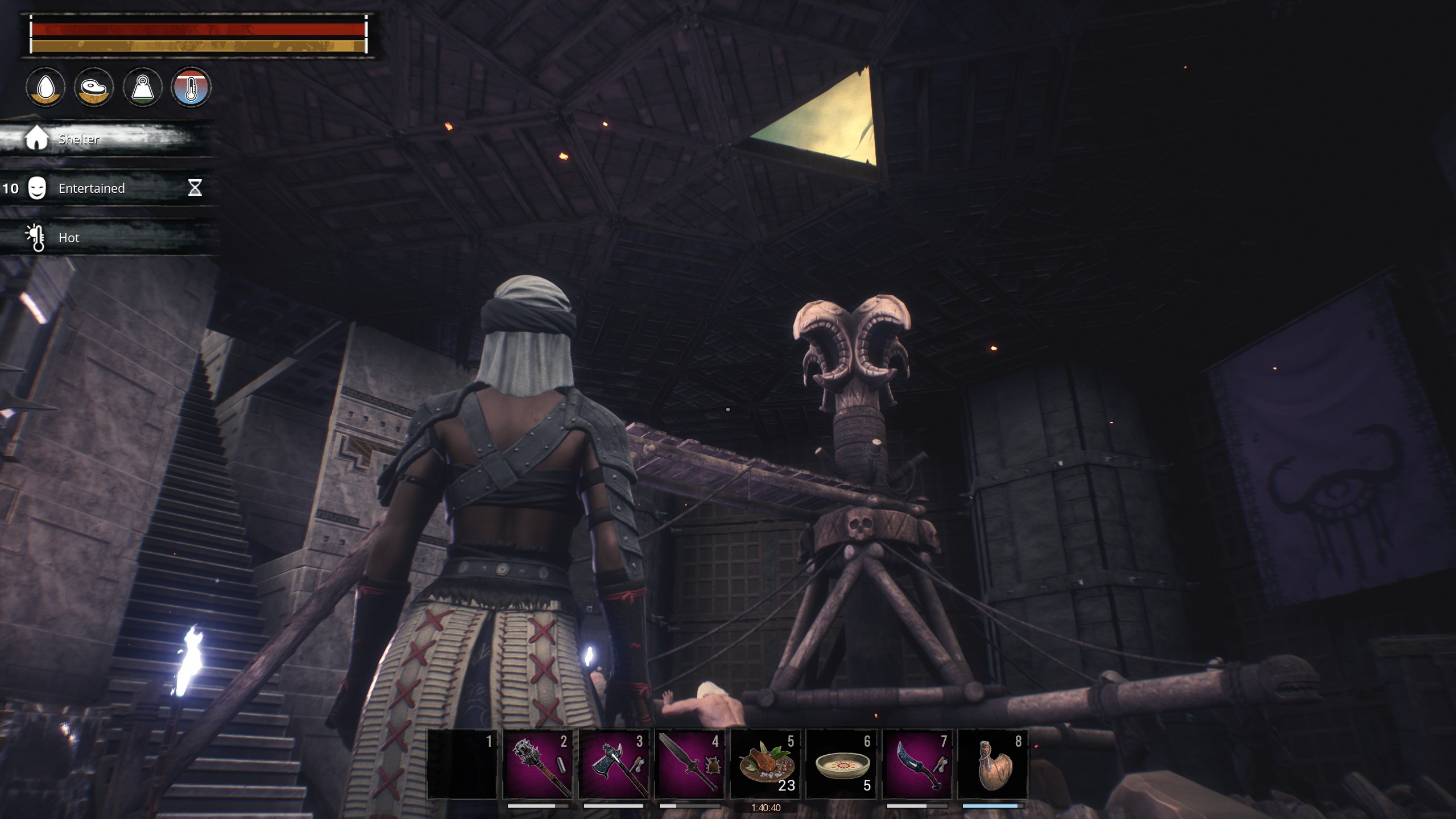
Task: Choose the long sword in hotbar slot 4
Action: tap(690, 764)
